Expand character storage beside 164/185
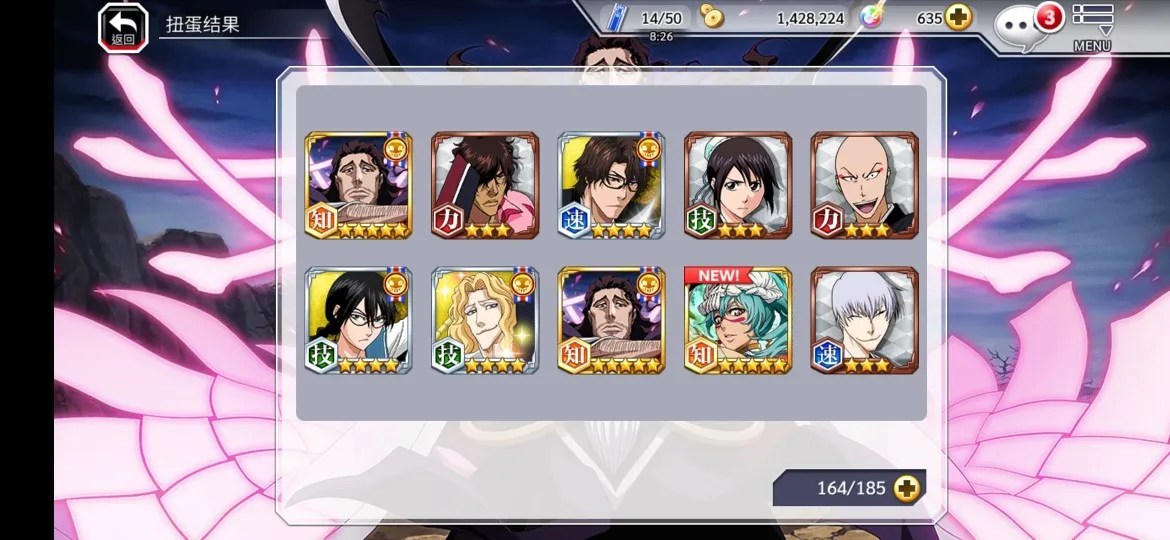The image size is (1170, 540). (907, 488)
